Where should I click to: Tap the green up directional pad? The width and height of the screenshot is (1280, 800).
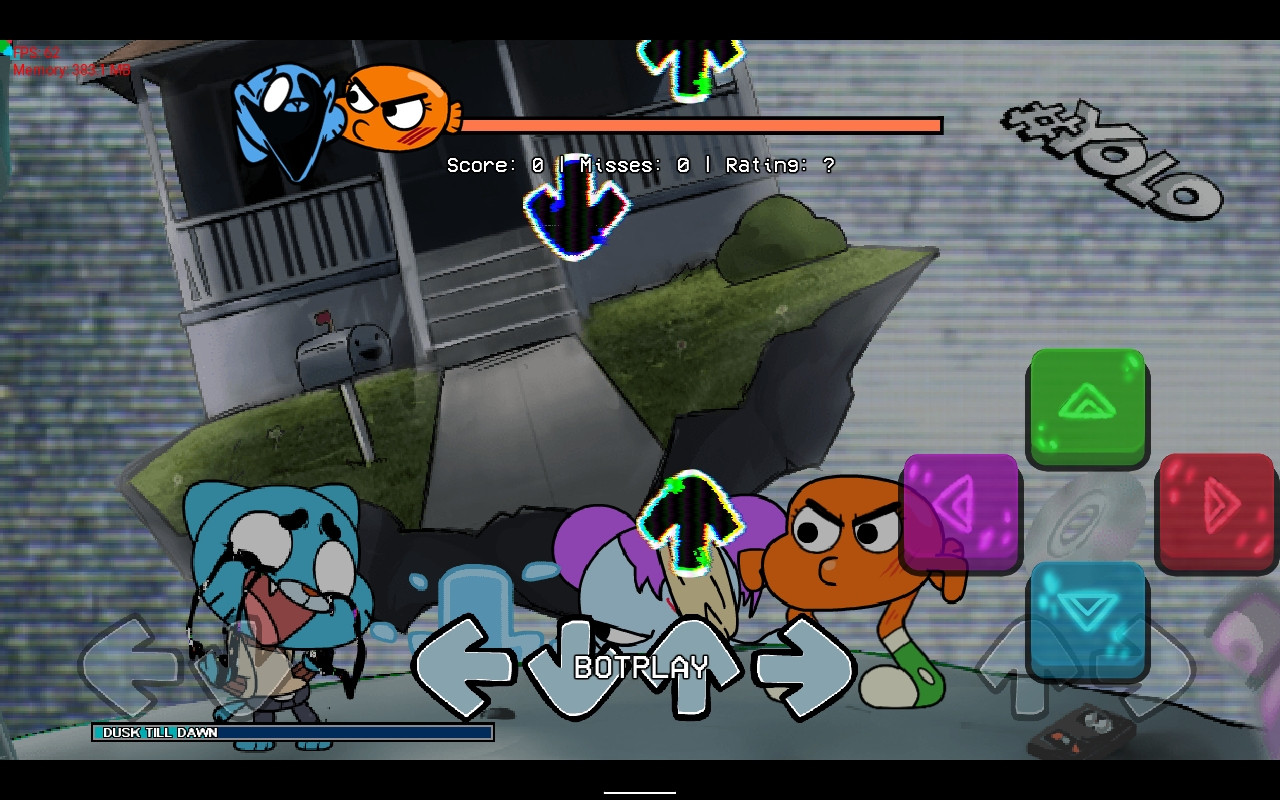pyautogui.click(x=1087, y=408)
